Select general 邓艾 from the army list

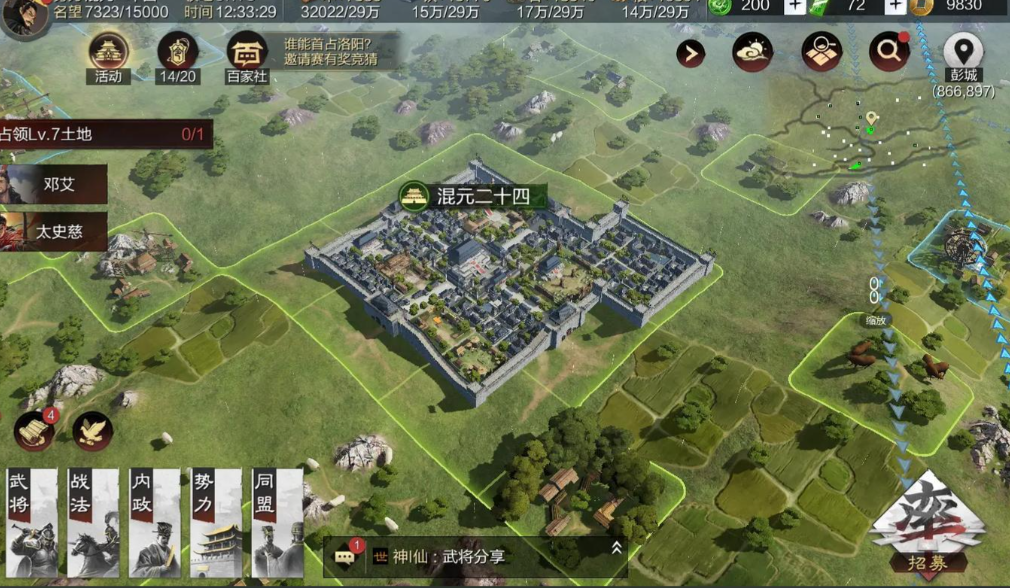pyautogui.click(x=53, y=184)
